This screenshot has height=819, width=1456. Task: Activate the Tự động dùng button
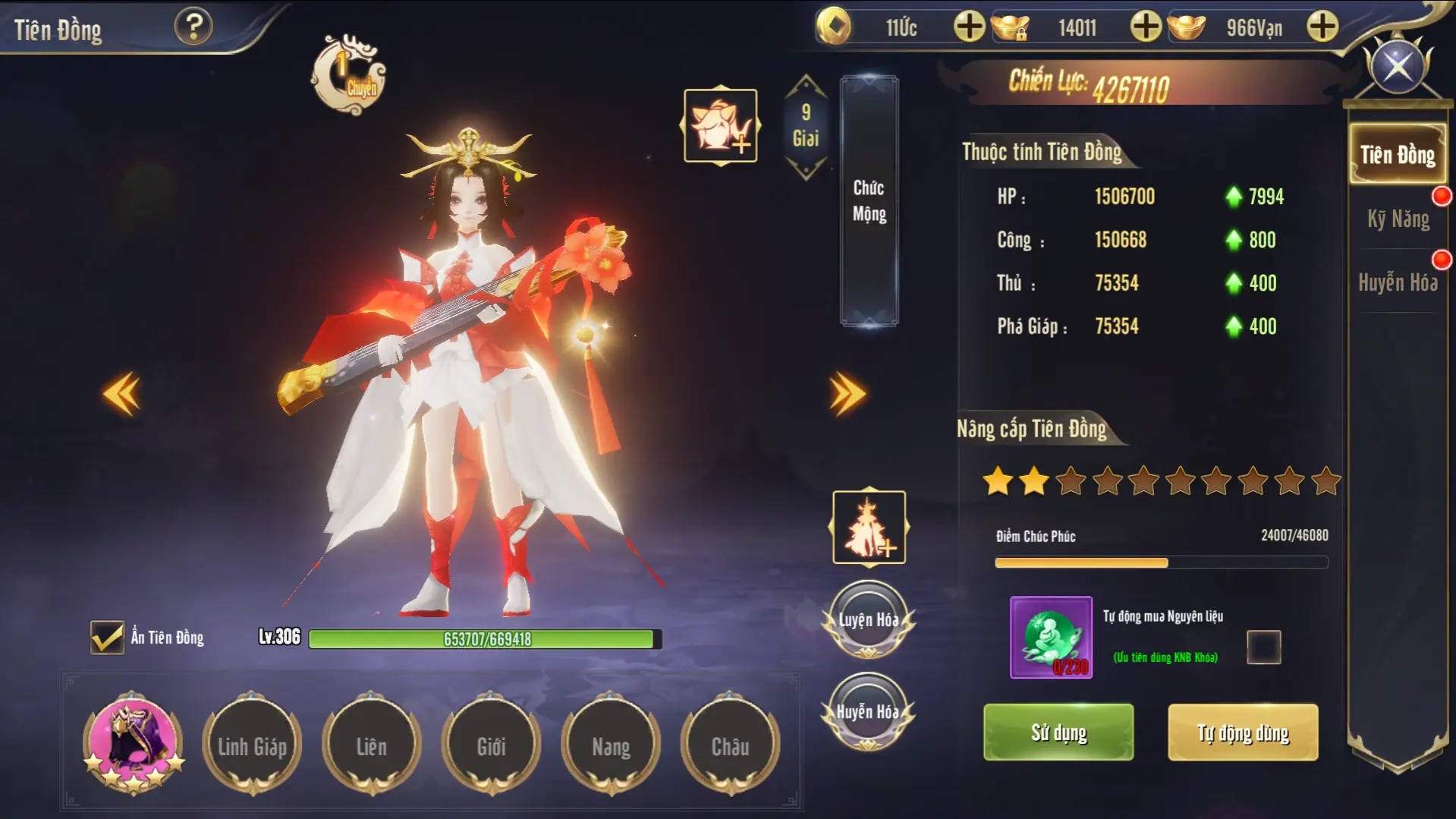[x=1243, y=732]
